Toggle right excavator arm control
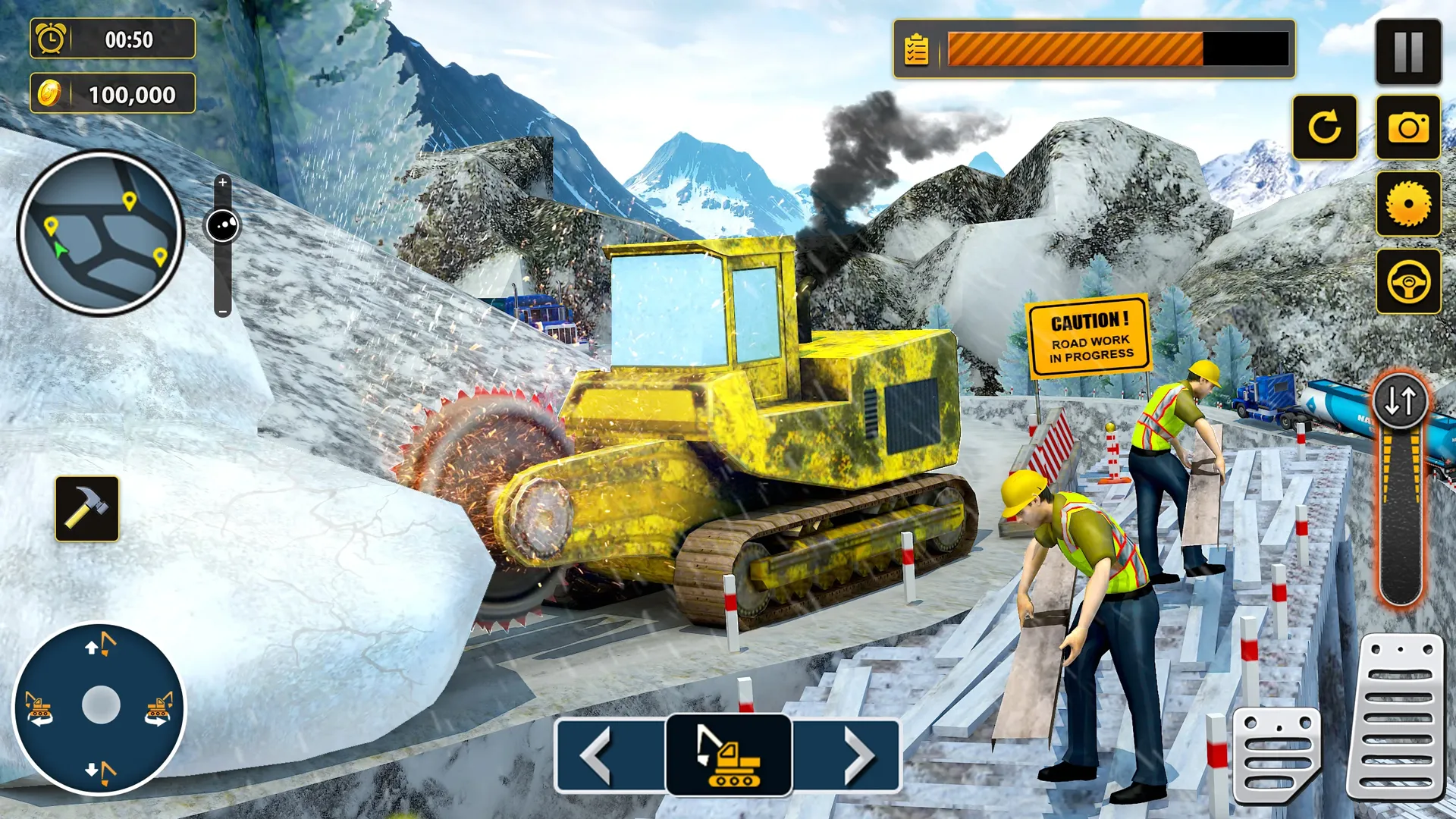 point(159,709)
